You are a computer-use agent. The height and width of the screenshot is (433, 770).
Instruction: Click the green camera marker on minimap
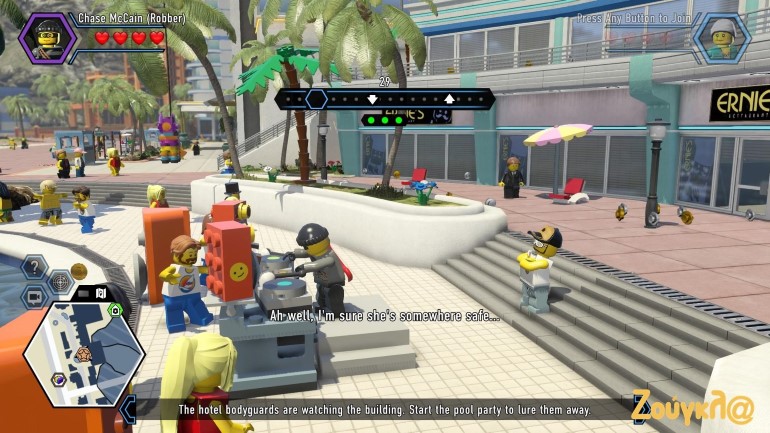point(115,310)
